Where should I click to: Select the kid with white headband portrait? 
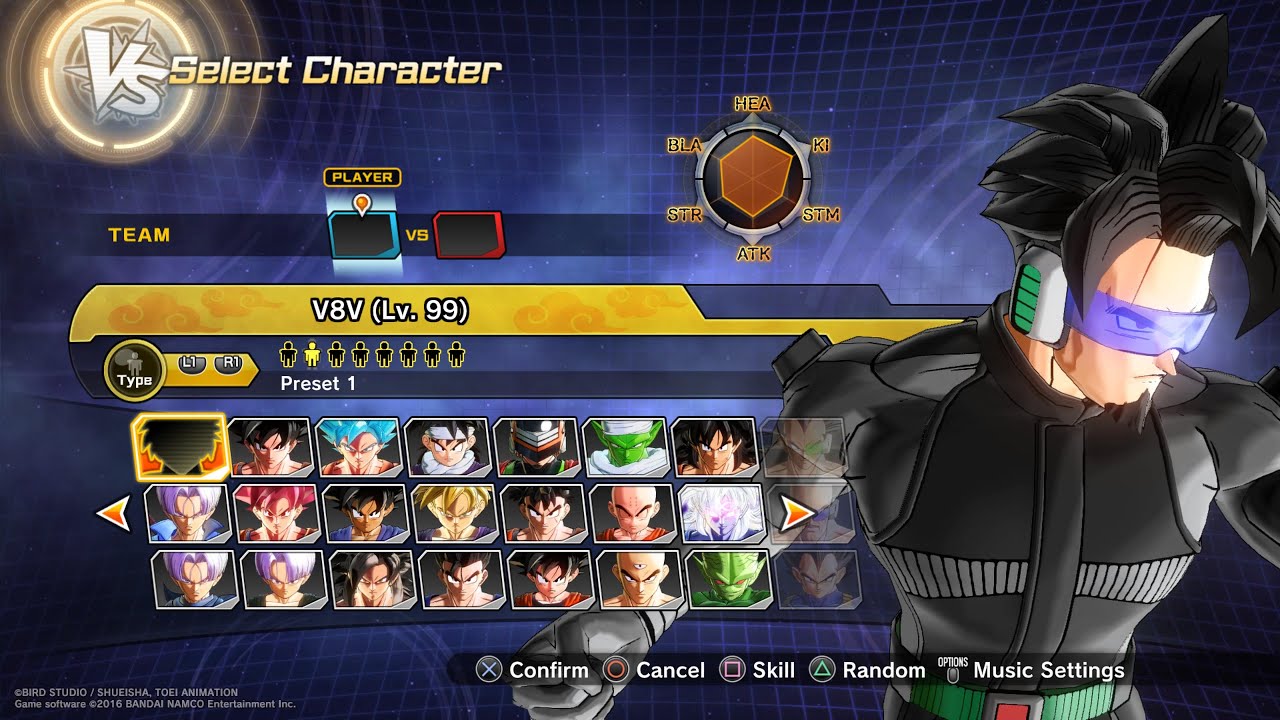(x=447, y=447)
